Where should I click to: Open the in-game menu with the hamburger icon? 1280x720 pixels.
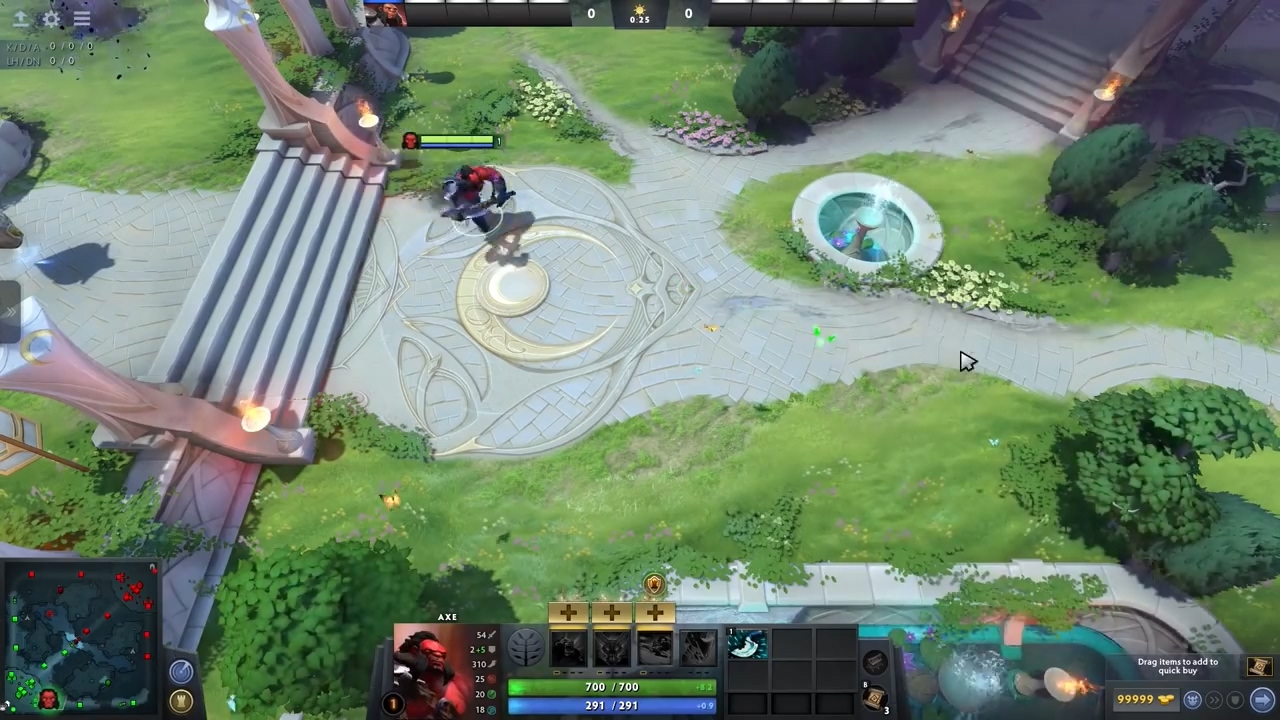pos(82,20)
